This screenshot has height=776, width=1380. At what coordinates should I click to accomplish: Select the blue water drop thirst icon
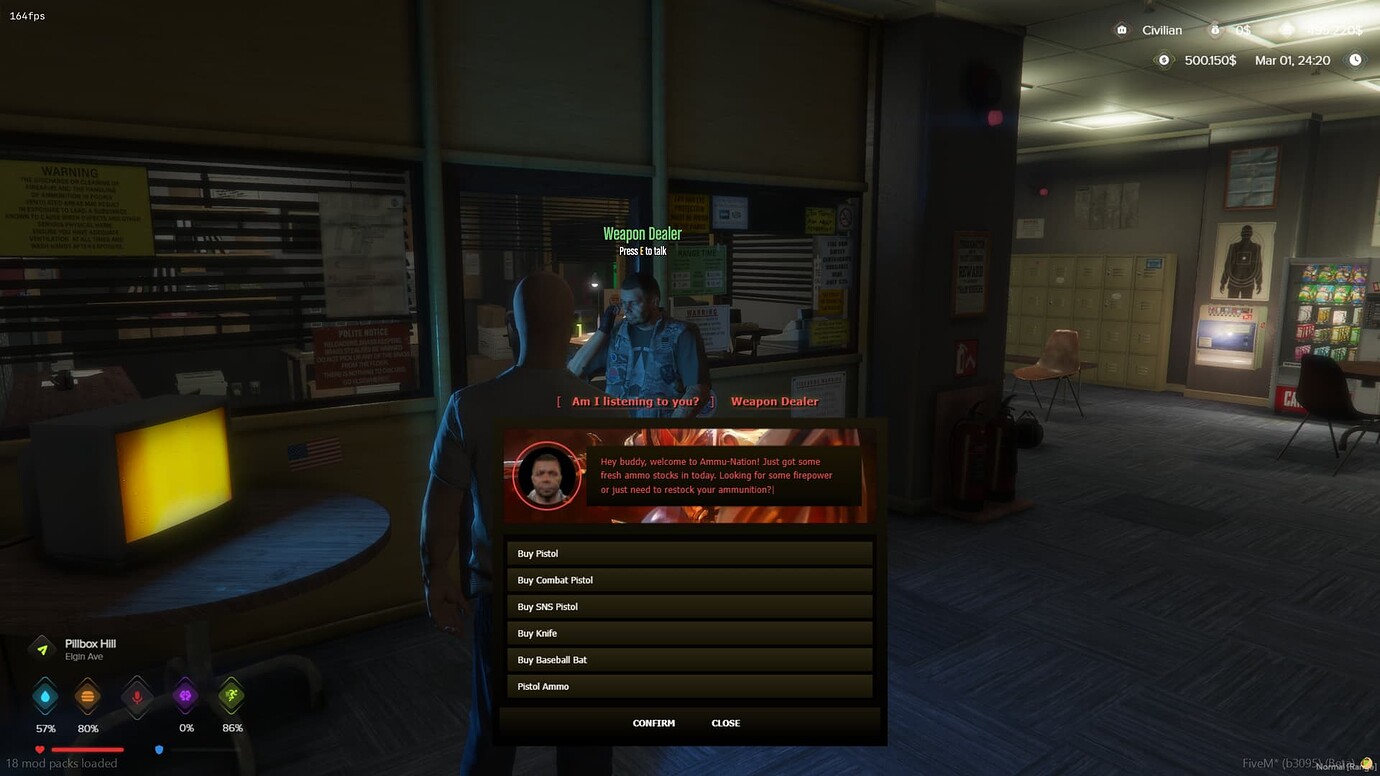coord(44,698)
